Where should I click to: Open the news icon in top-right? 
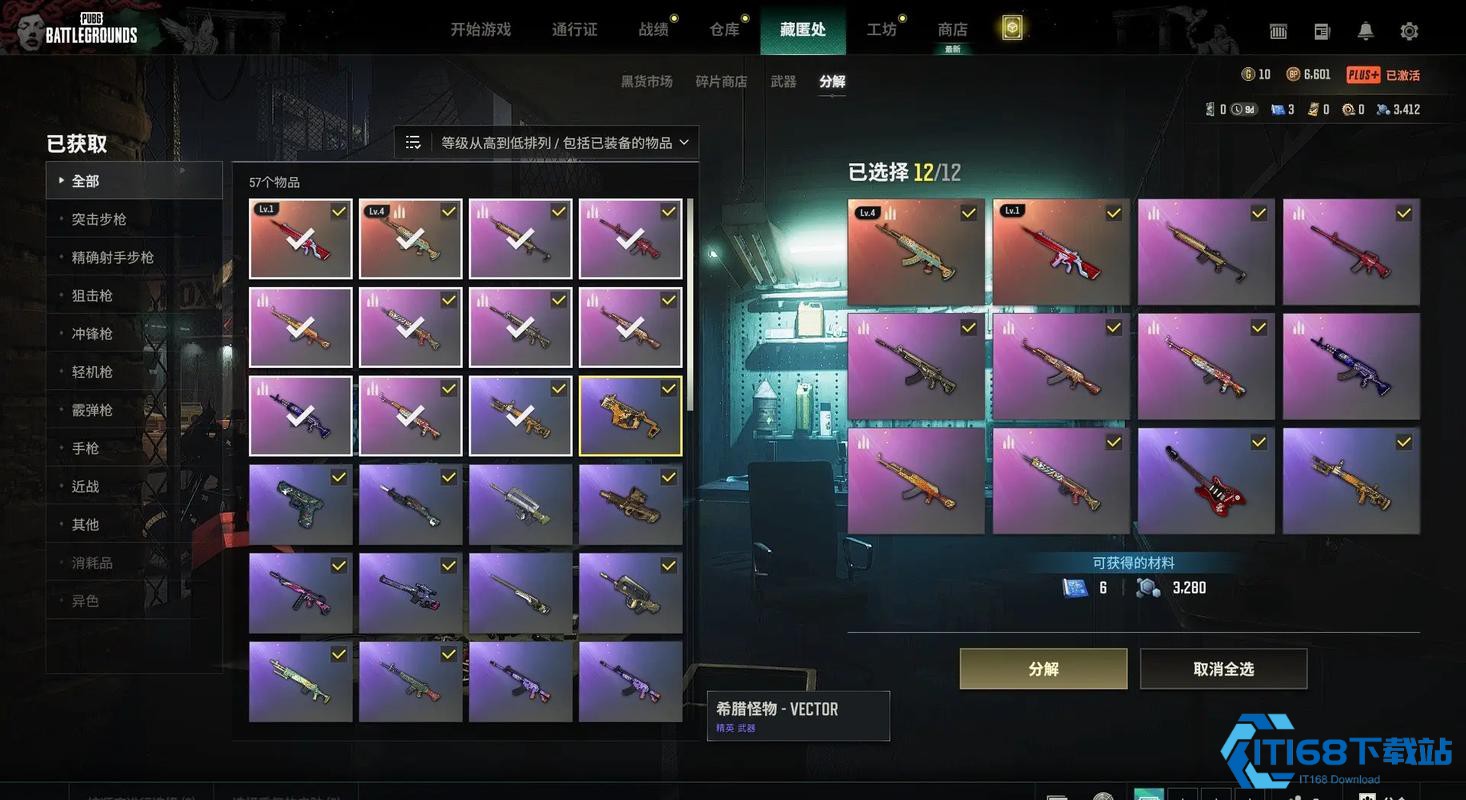point(1321,31)
